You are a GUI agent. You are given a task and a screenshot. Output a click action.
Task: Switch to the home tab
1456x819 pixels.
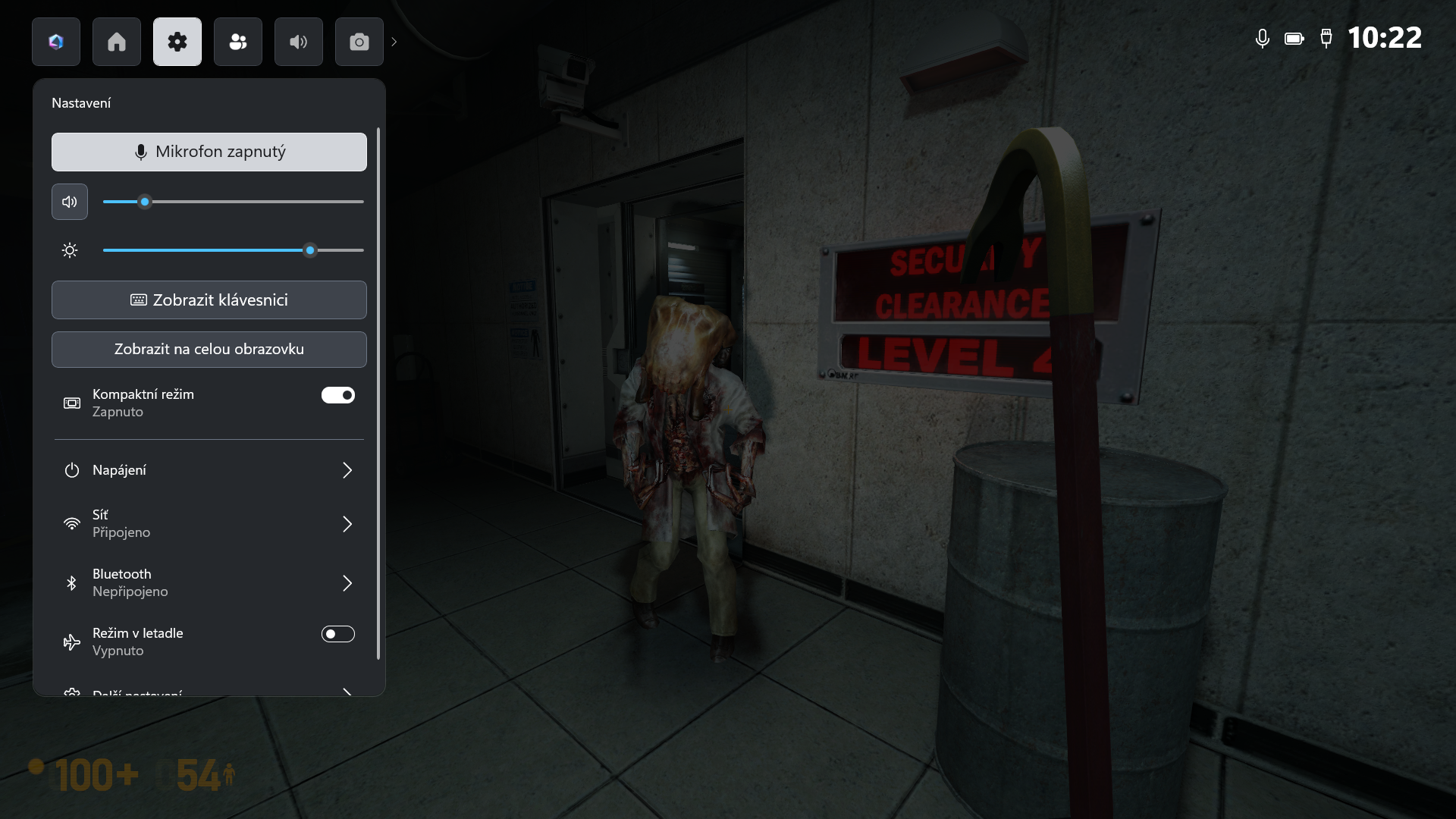[x=117, y=42]
